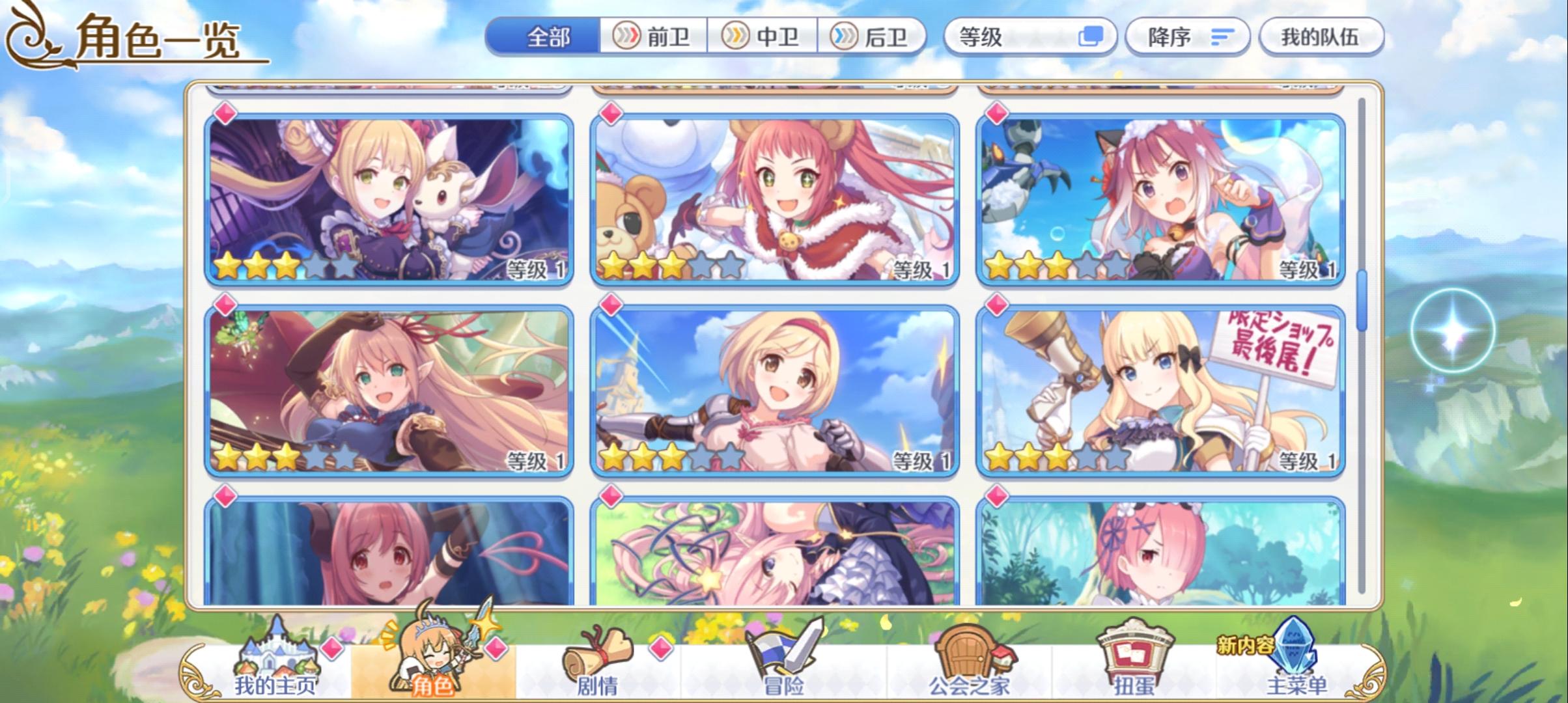Switch to the 前卫 vanguard filter
1568x703 pixels.
(656, 37)
